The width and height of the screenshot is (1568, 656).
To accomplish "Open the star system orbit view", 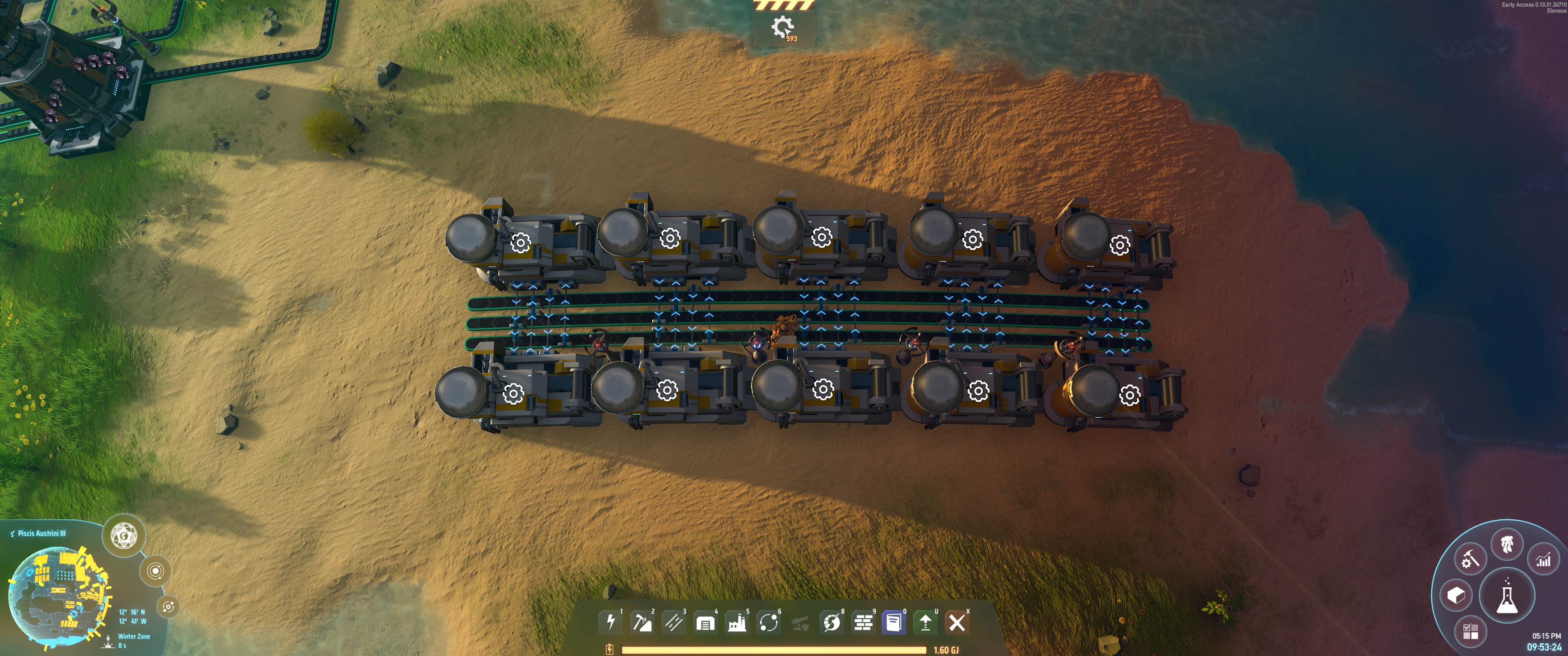I will (x=155, y=571).
